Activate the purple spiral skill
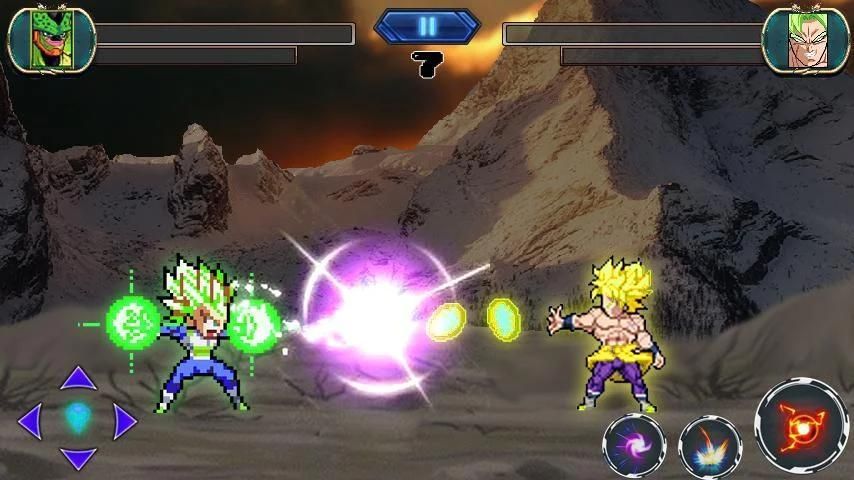854x480 pixels. coord(634,445)
